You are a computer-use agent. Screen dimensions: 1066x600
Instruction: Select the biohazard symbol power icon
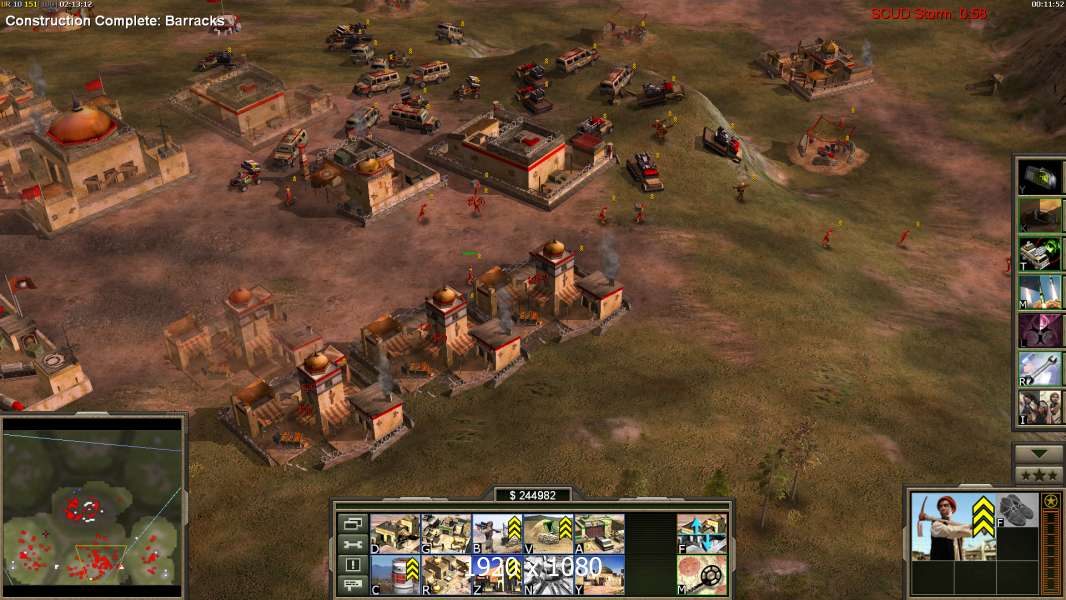coord(1040,330)
